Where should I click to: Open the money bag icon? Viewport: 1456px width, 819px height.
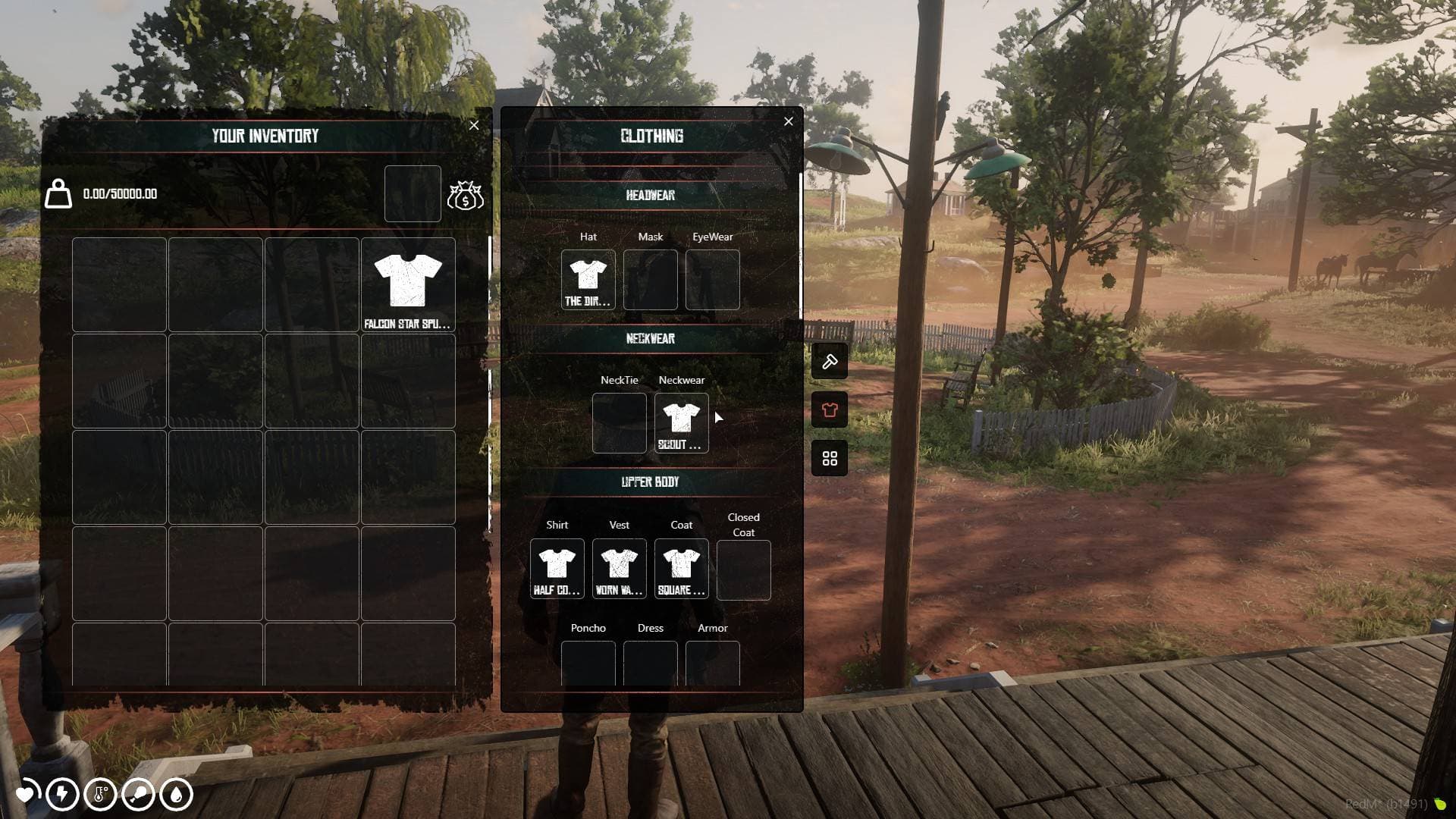[x=465, y=195]
